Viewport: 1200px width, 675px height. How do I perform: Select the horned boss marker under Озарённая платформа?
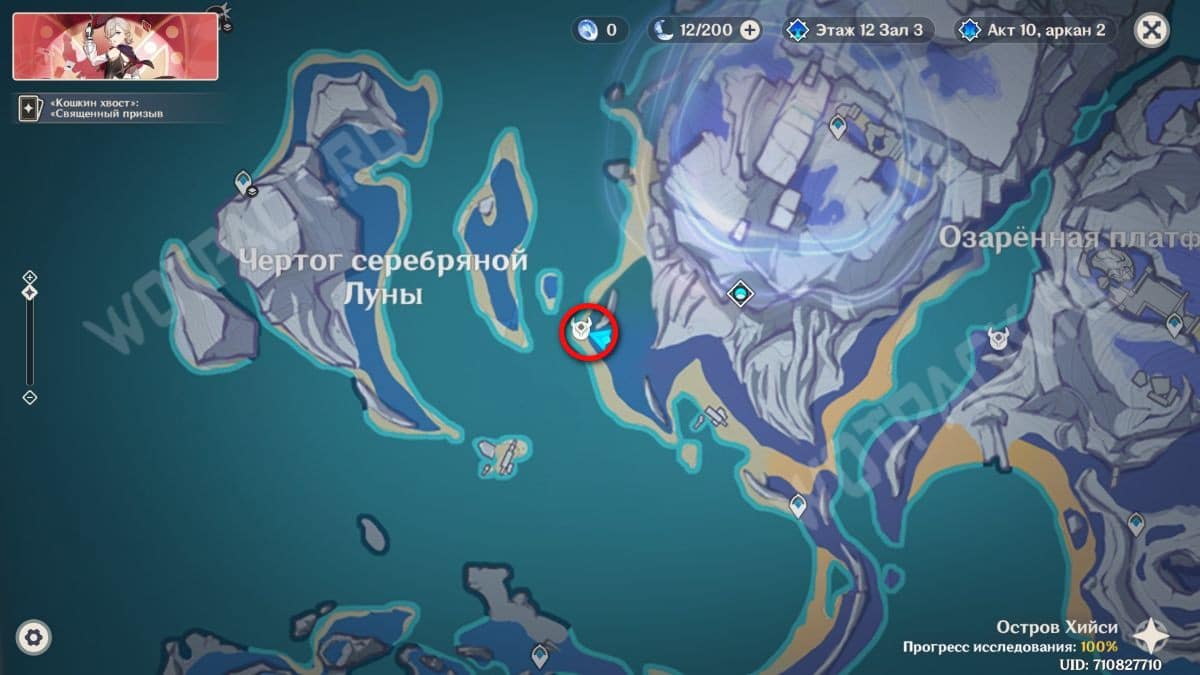(x=997, y=339)
